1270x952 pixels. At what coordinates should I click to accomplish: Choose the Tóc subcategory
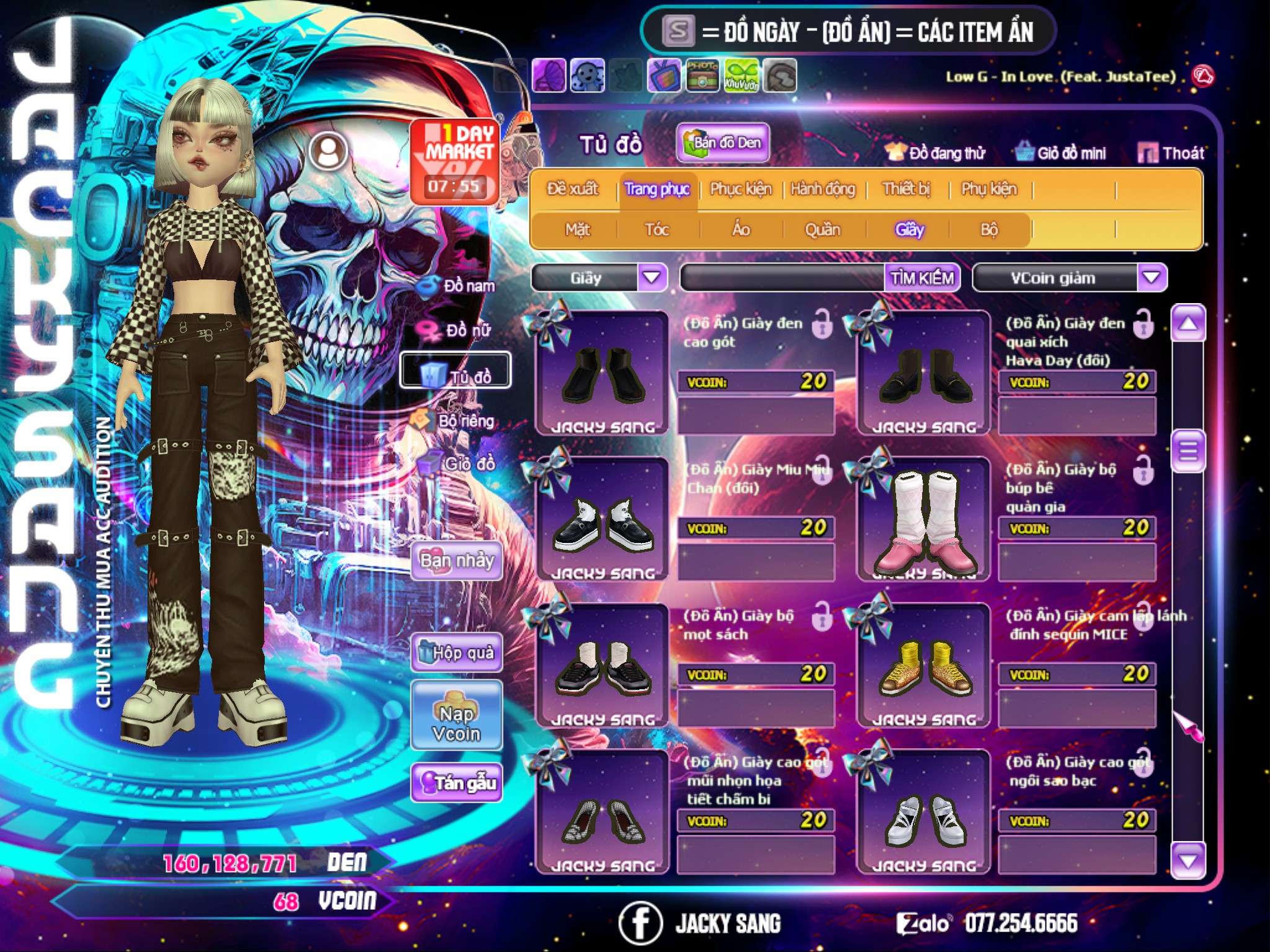657,230
